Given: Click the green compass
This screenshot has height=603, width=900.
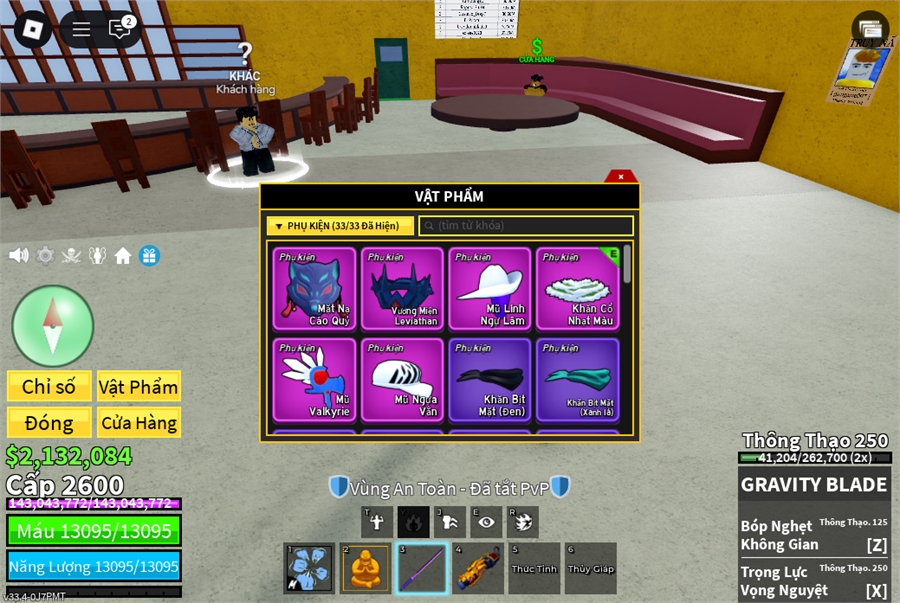Looking at the screenshot, I should coord(53,326).
